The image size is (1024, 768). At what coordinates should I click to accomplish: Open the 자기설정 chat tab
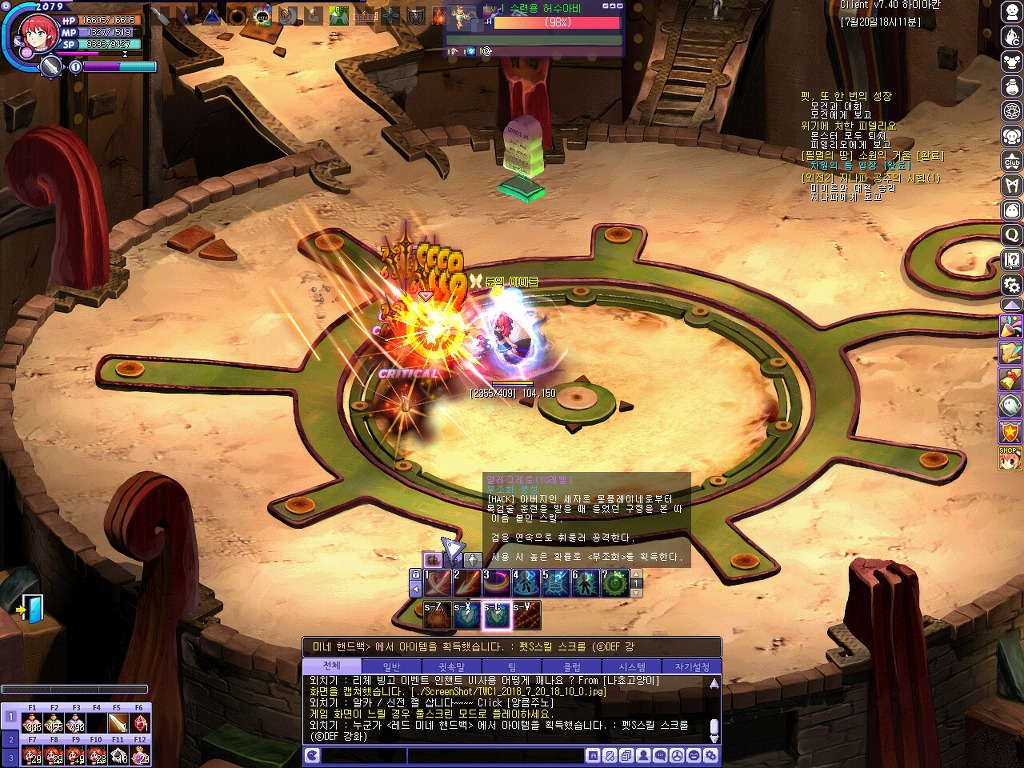691,667
